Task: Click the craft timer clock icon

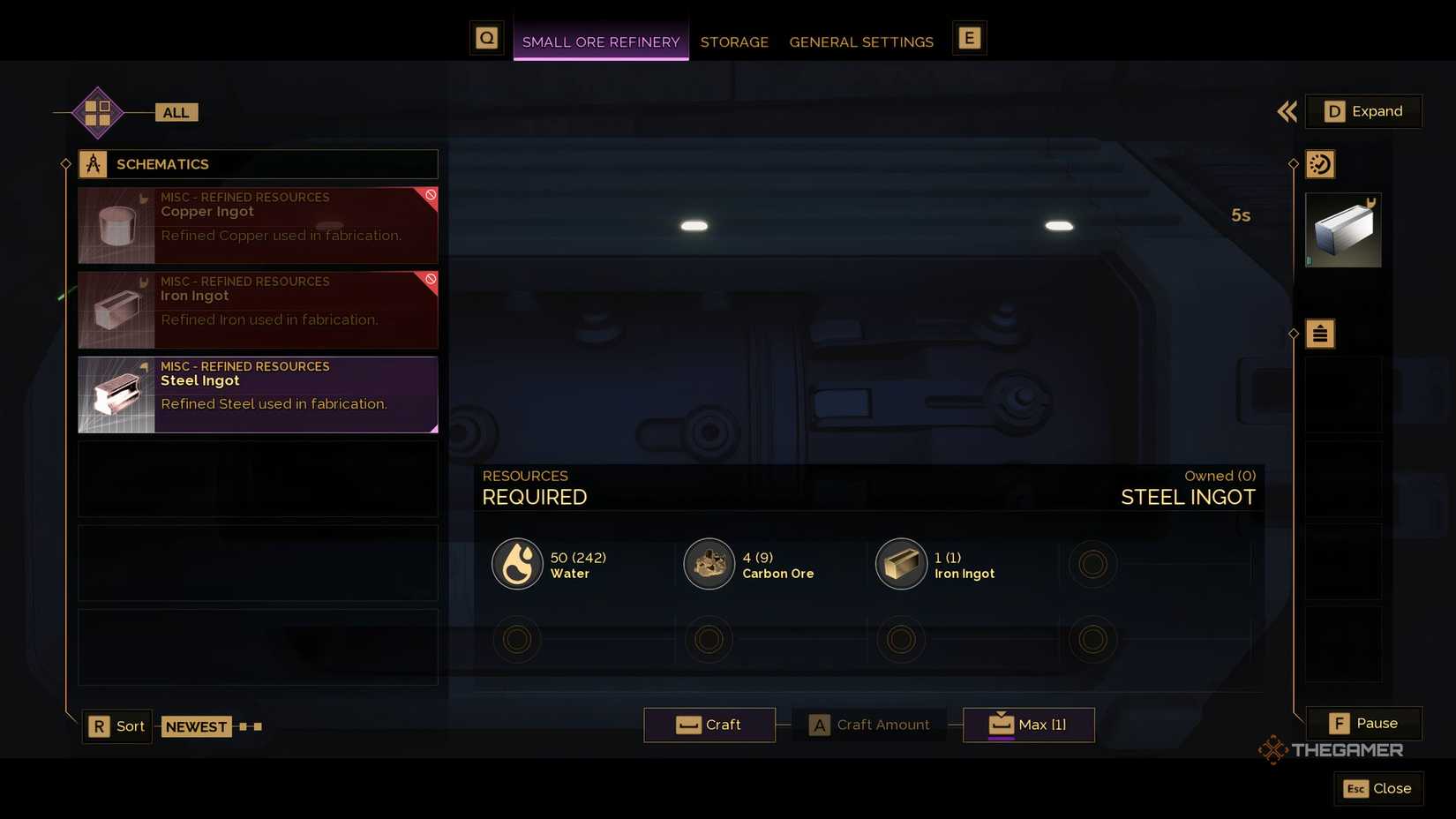Action: [x=1319, y=163]
